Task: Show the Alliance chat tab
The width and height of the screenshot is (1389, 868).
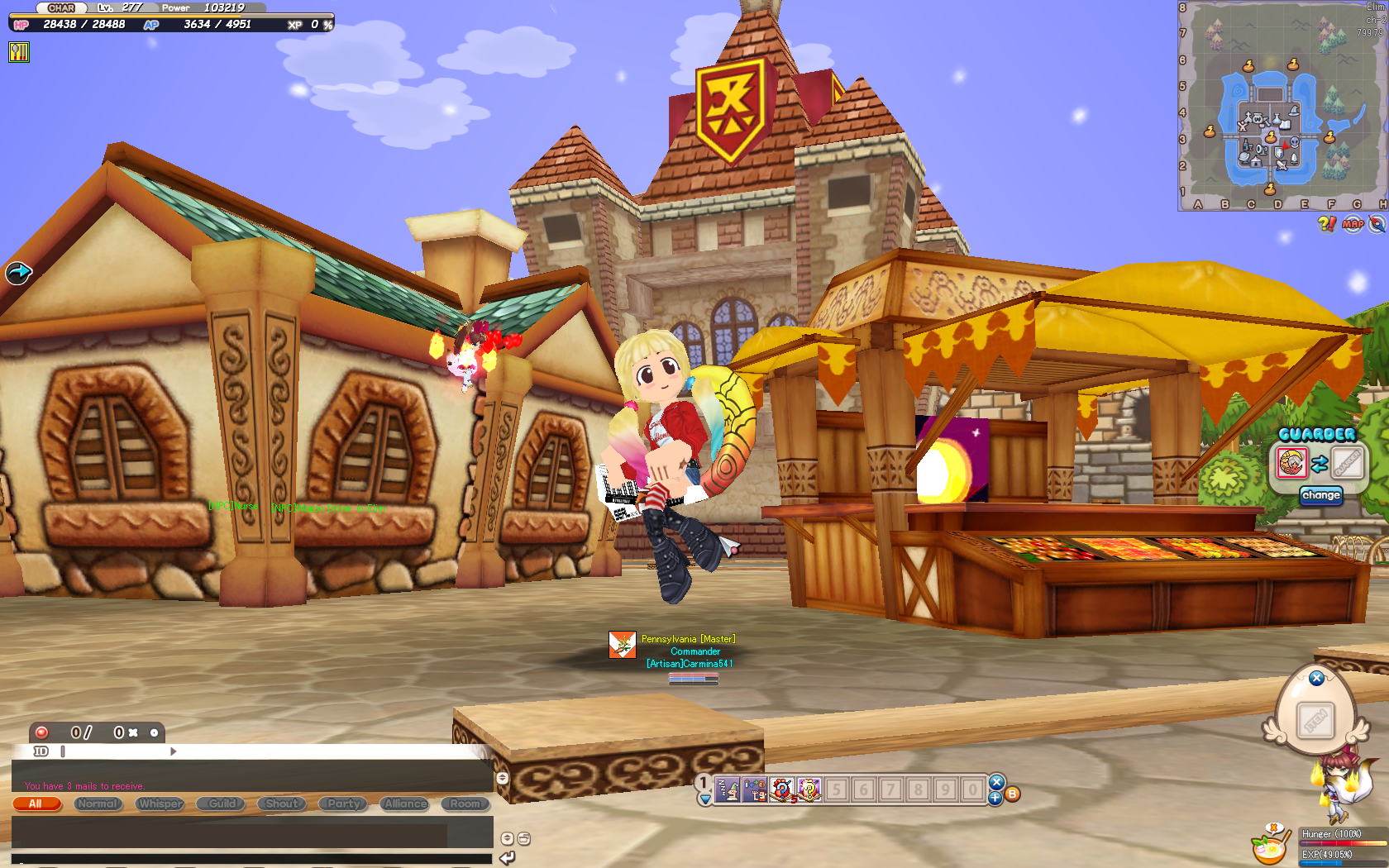Action: pos(405,804)
